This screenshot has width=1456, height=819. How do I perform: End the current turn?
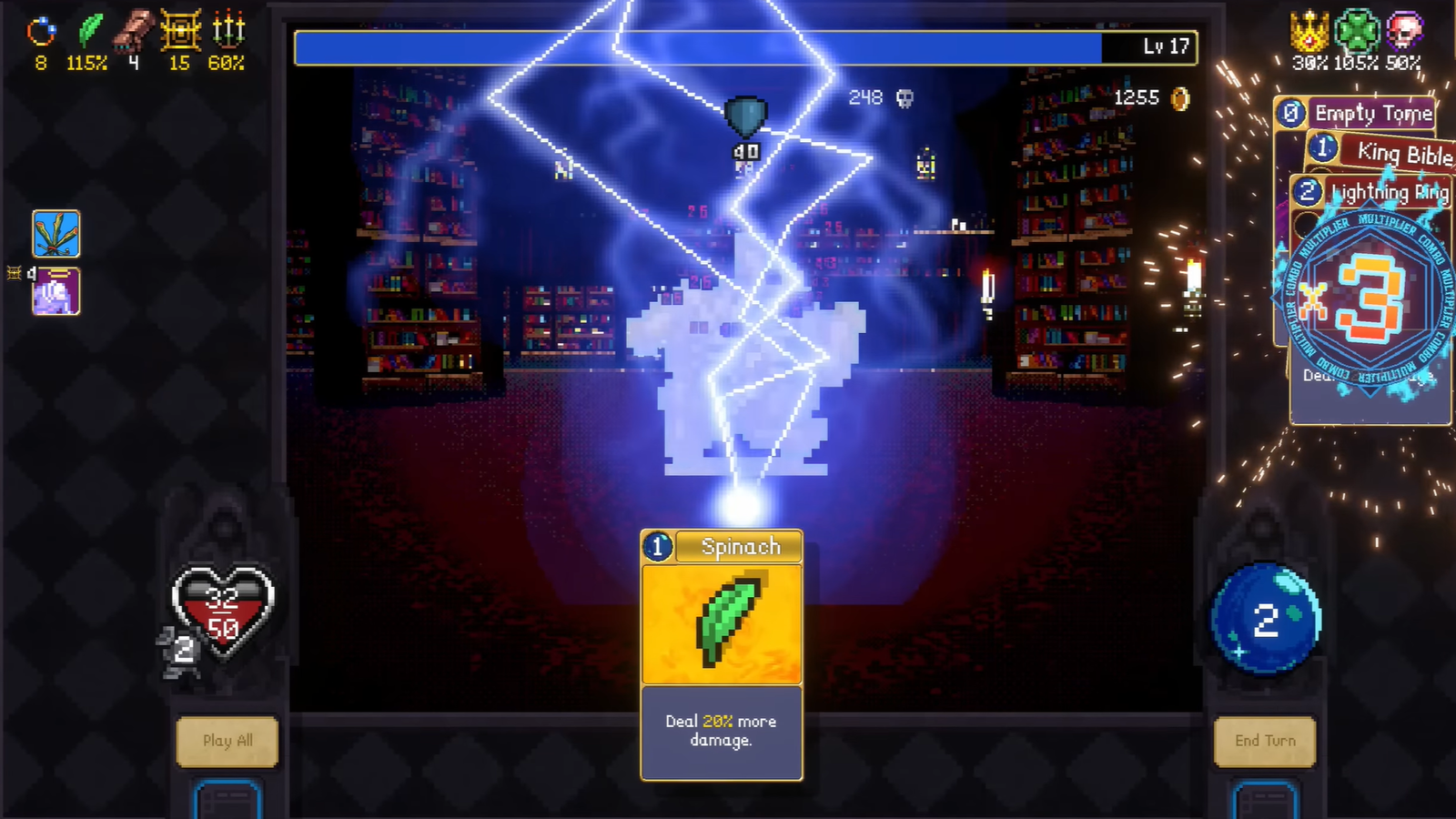[1265, 741]
